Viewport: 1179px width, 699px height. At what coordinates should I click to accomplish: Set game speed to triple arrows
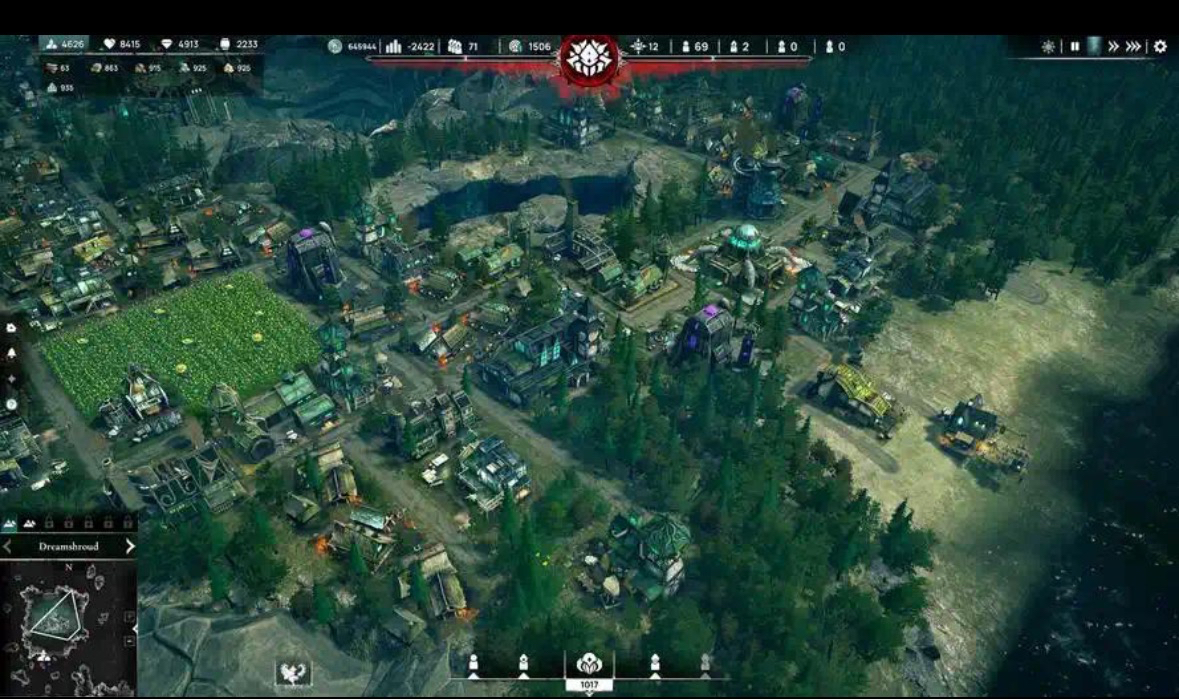click(1134, 47)
